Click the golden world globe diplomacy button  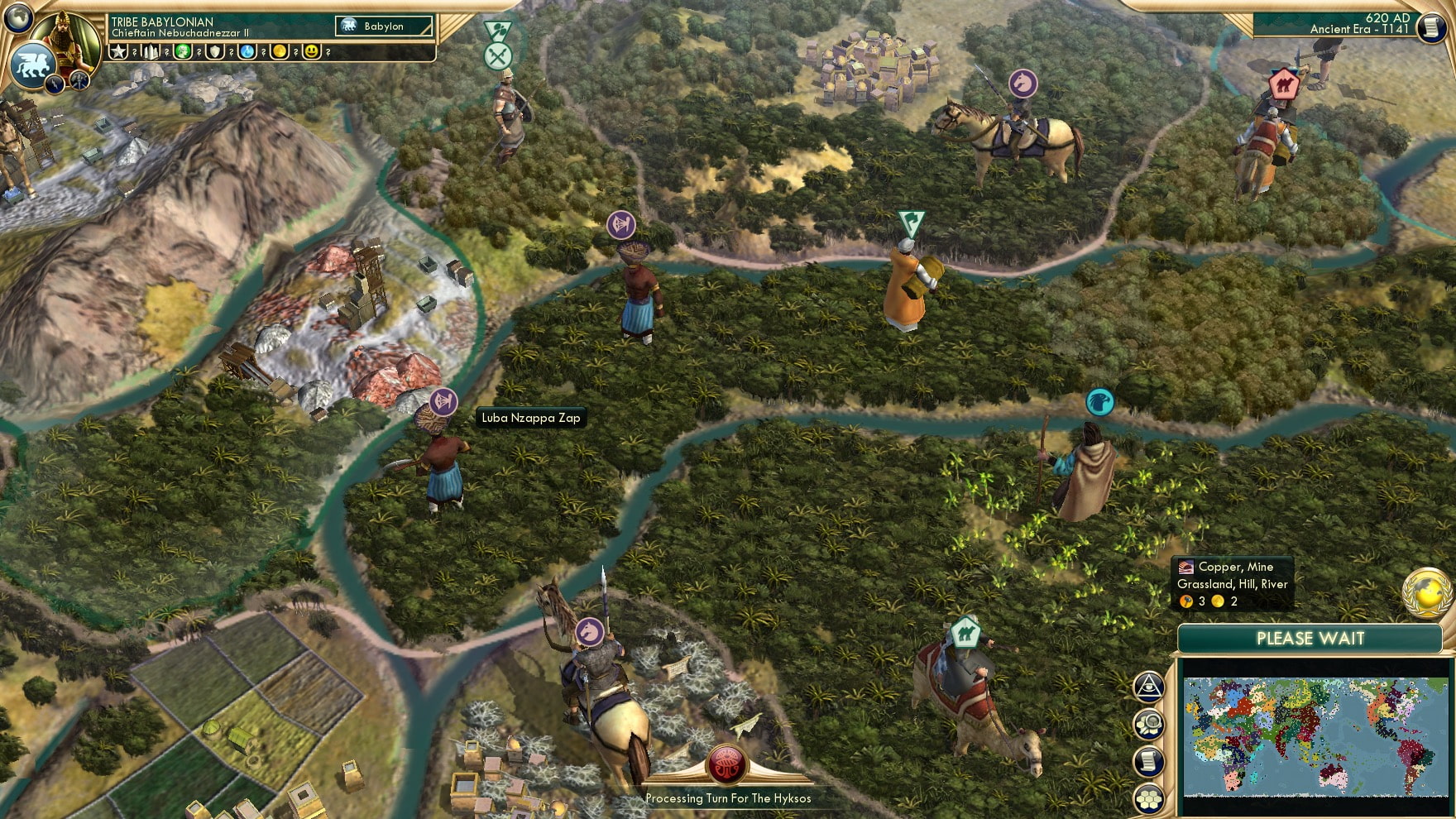point(1425,592)
